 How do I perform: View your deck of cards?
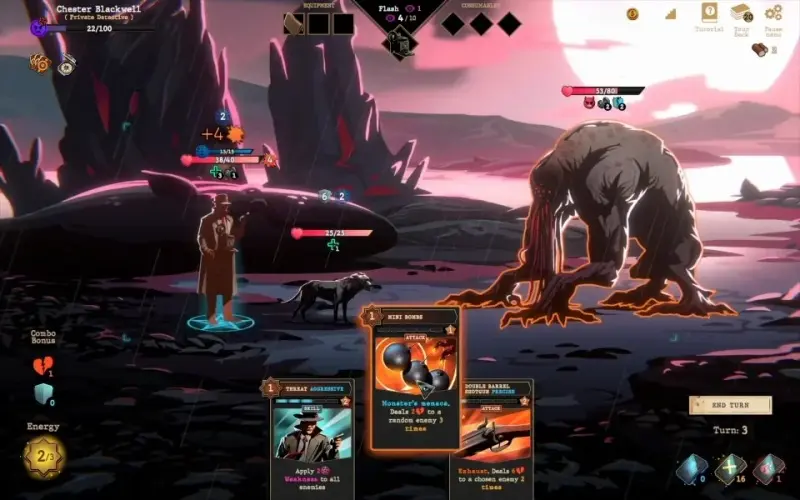tap(741, 14)
